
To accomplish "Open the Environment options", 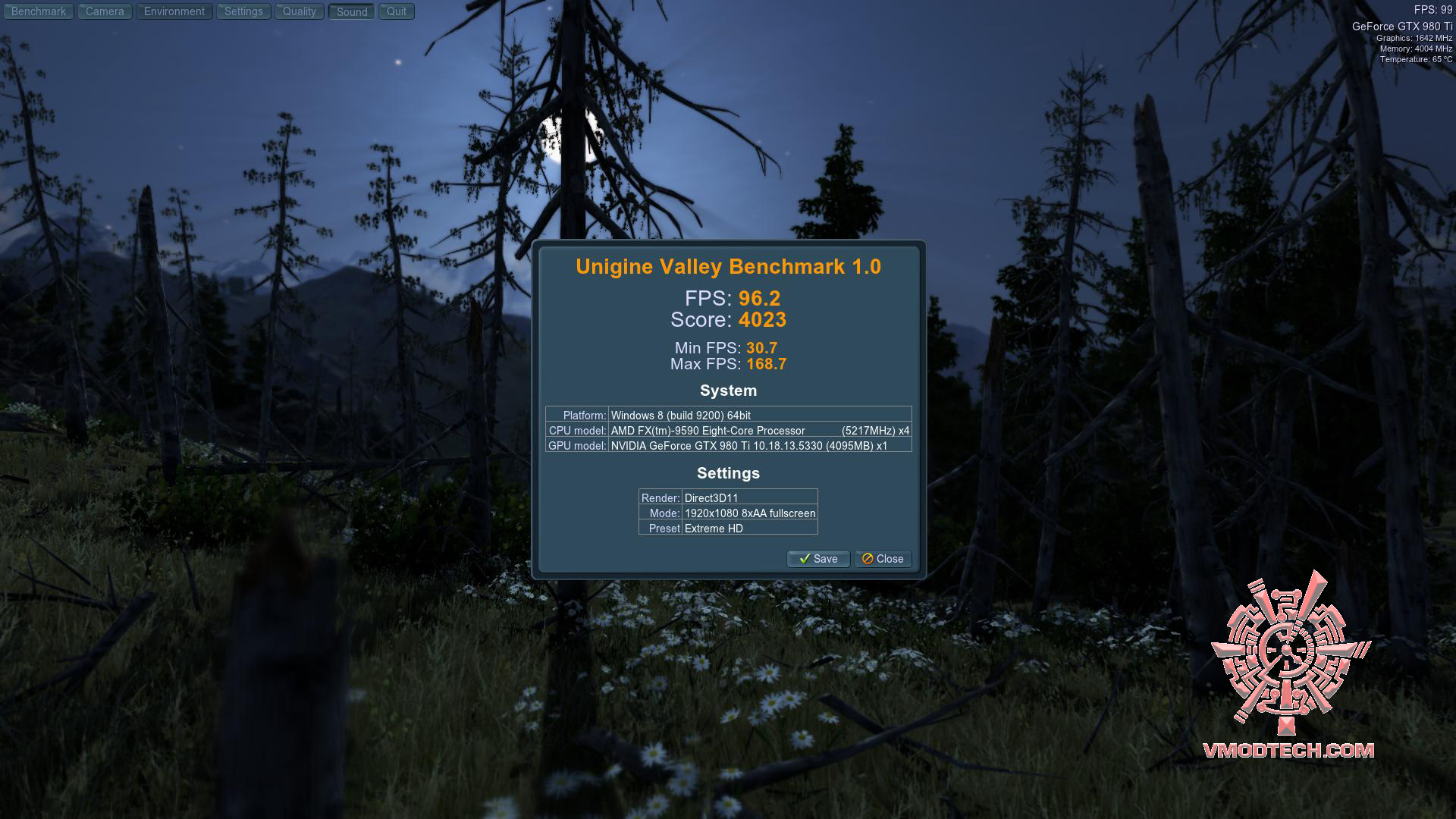I will (x=174, y=11).
